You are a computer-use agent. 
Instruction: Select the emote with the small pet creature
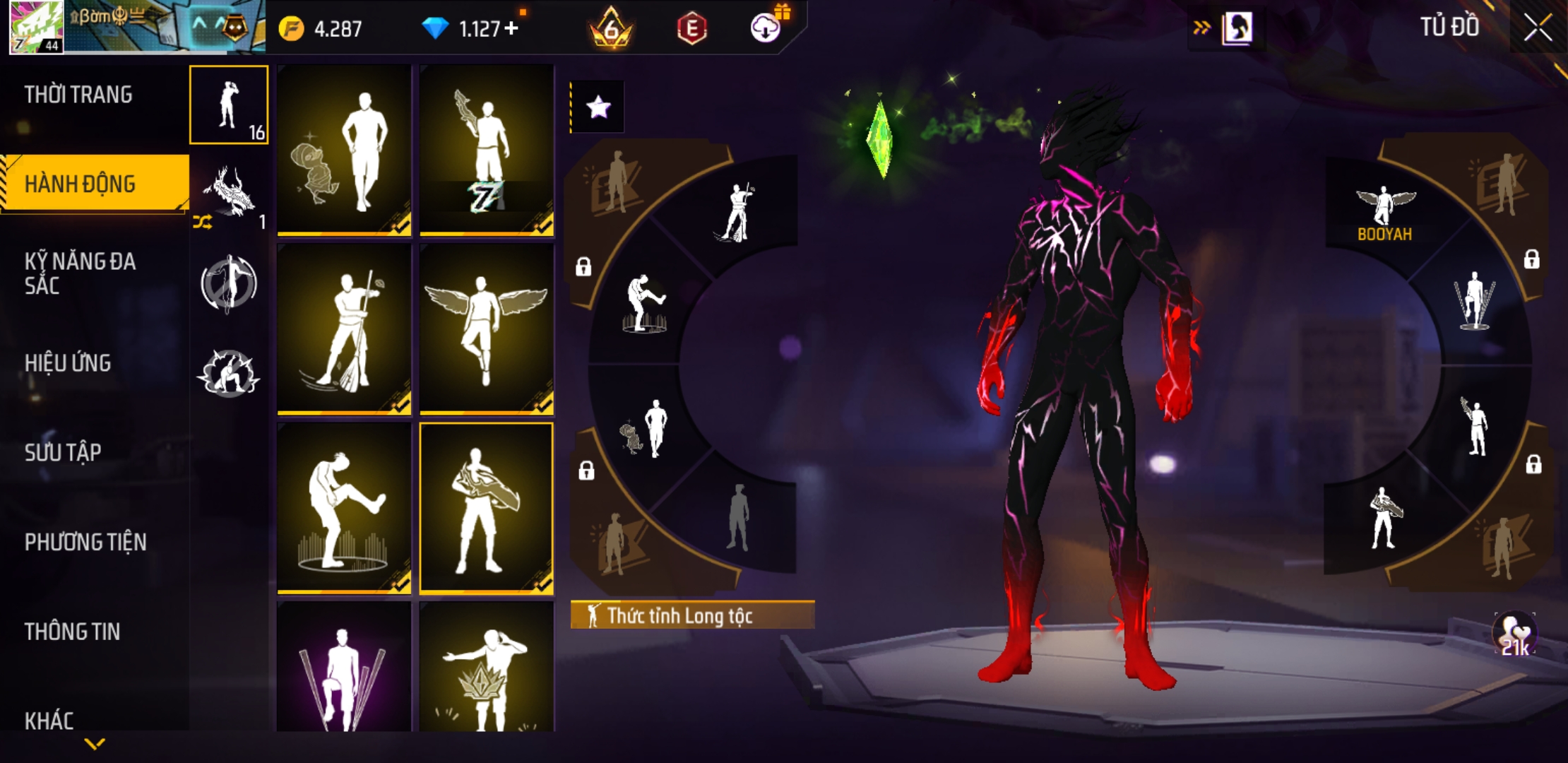[344, 150]
